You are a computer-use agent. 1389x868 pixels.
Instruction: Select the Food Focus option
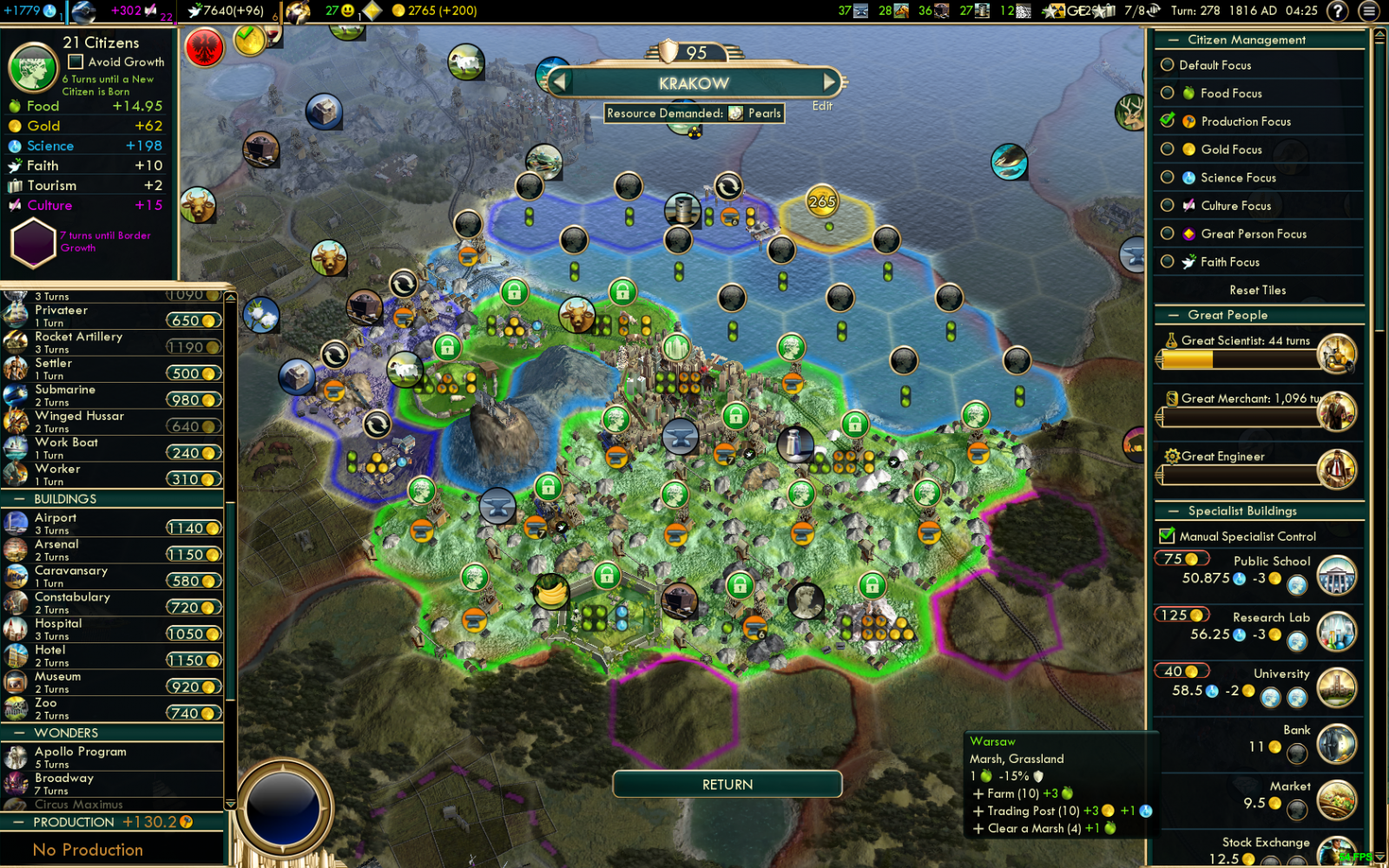[1168, 93]
